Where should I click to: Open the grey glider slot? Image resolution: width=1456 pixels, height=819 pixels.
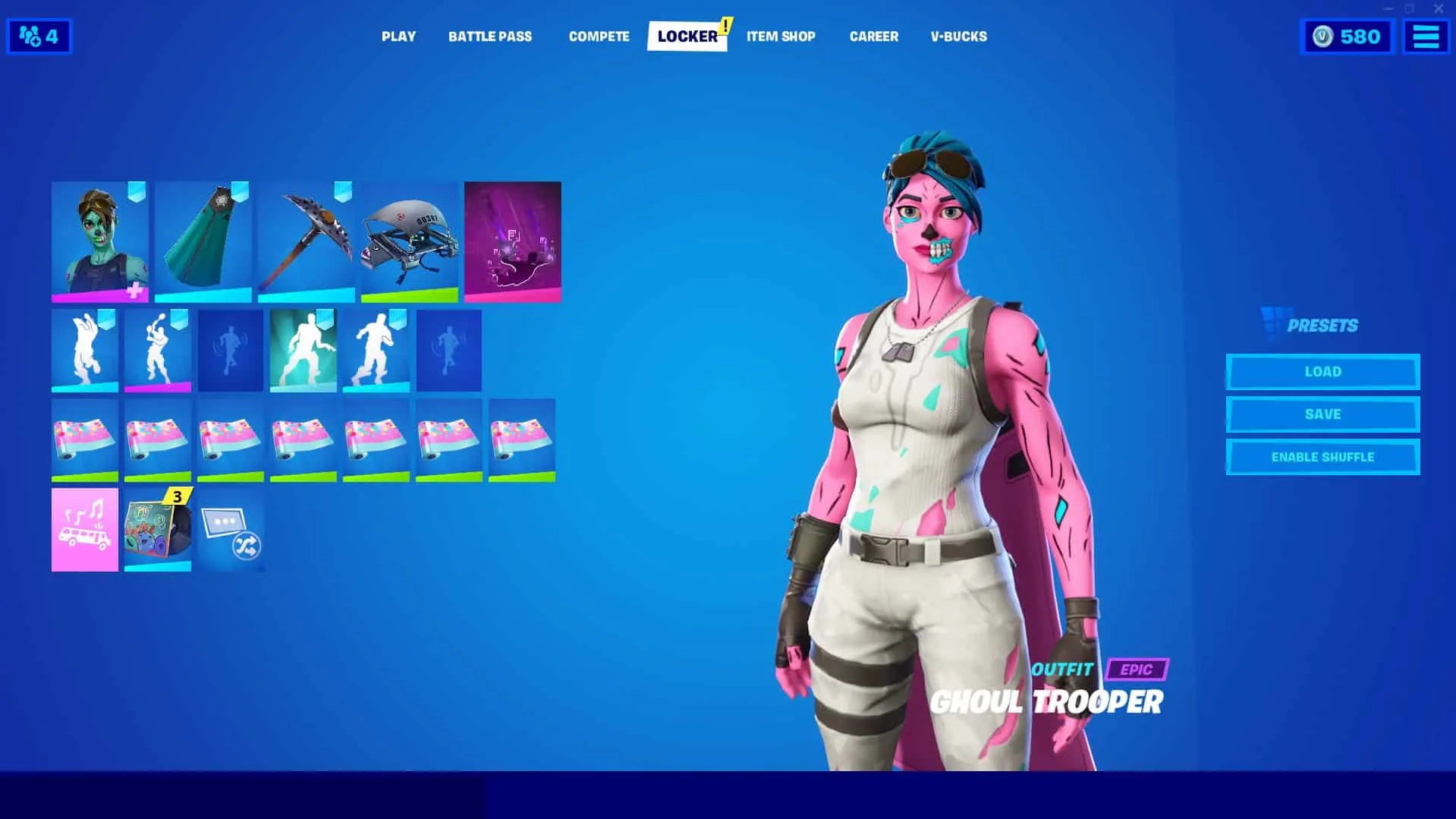(409, 241)
